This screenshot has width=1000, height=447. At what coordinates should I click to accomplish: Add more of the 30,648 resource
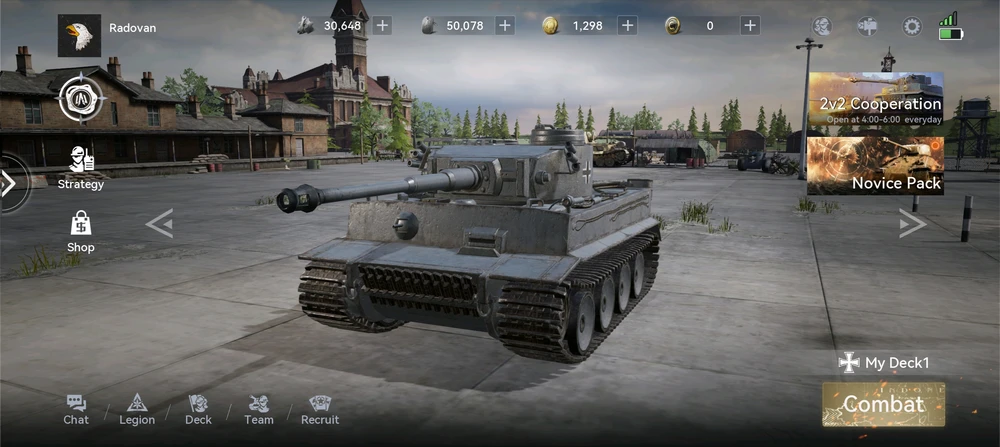[382, 26]
